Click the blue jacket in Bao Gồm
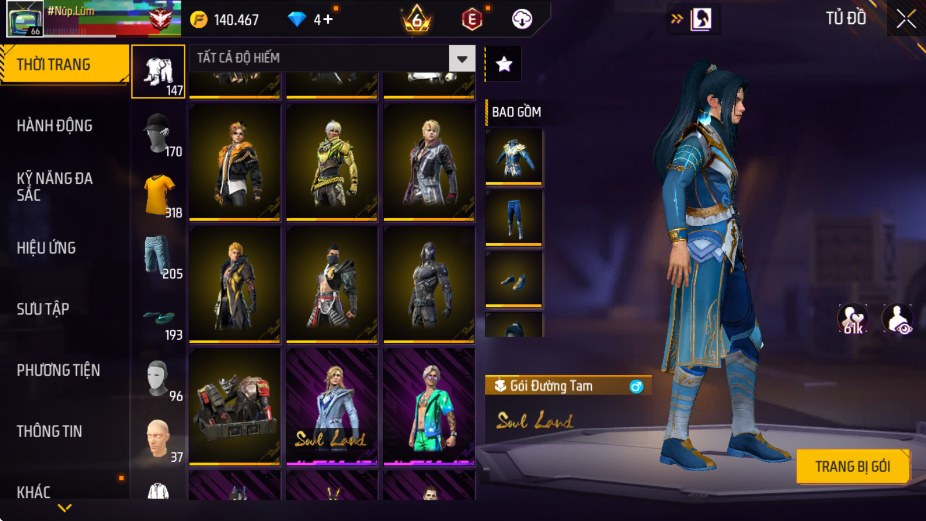This screenshot has height=521, width=926. point(514,155)
